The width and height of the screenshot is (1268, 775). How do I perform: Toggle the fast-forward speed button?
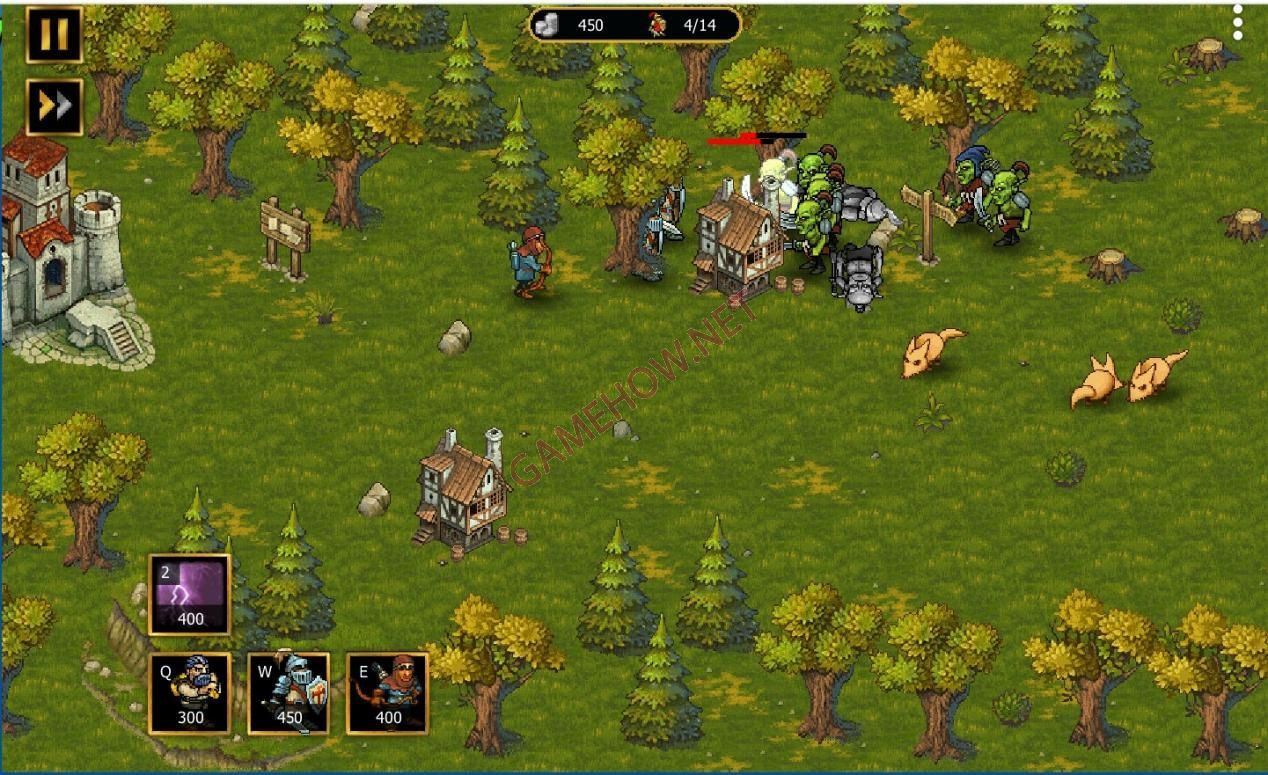click(x=54, y=106)
